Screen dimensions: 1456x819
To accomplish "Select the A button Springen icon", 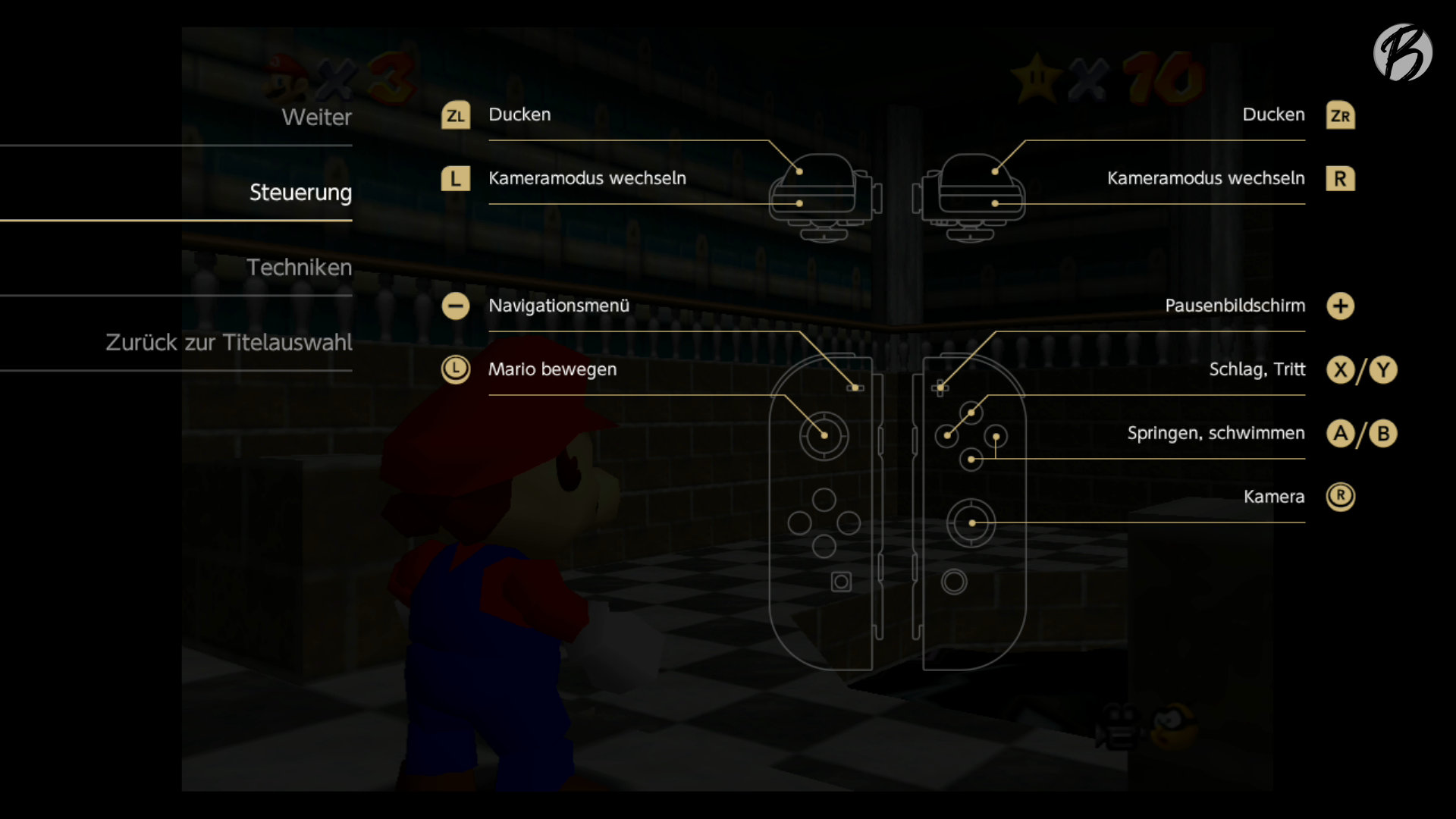I will pos(1341,434).
